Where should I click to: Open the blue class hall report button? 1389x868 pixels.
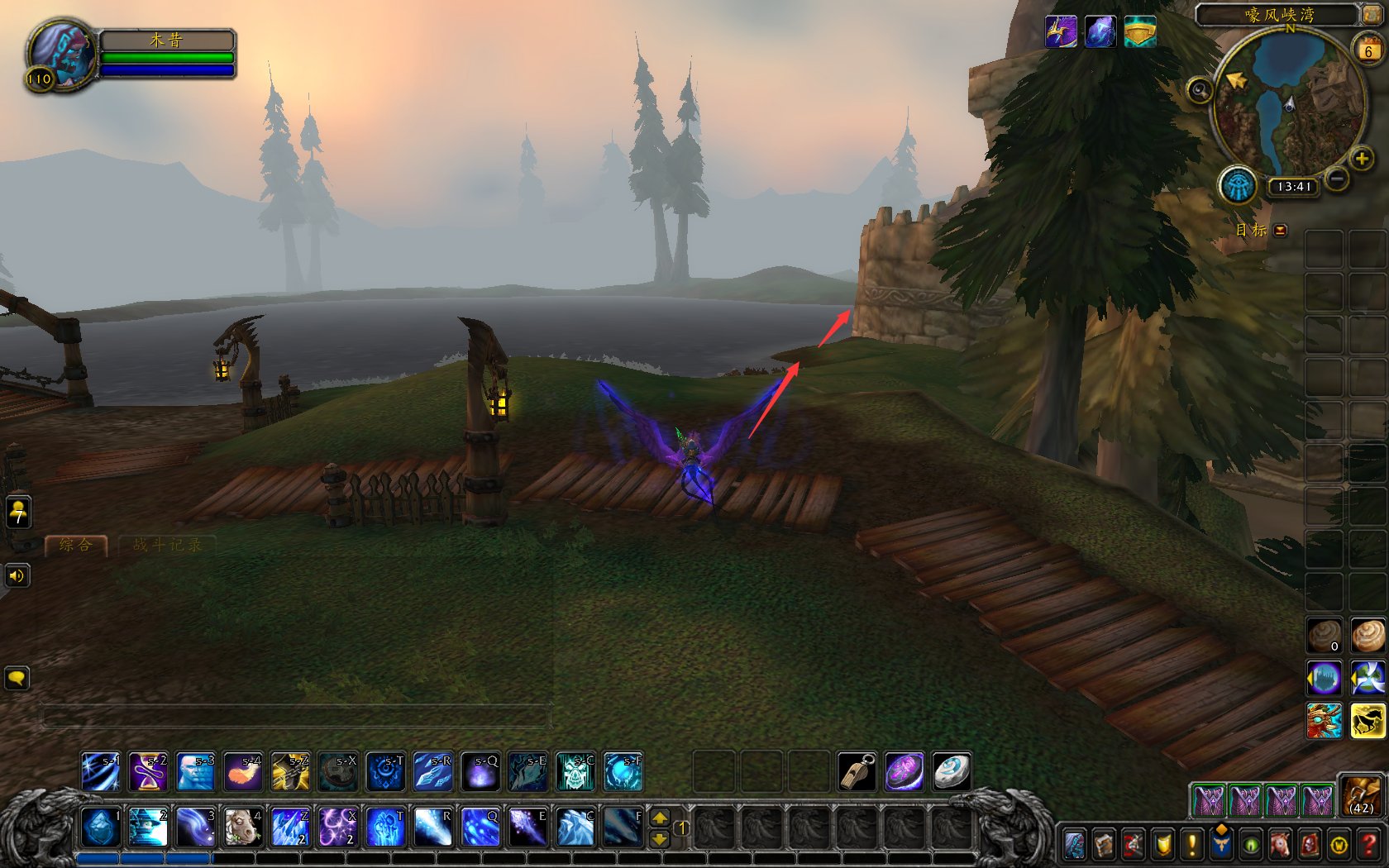click(1238, 185)
